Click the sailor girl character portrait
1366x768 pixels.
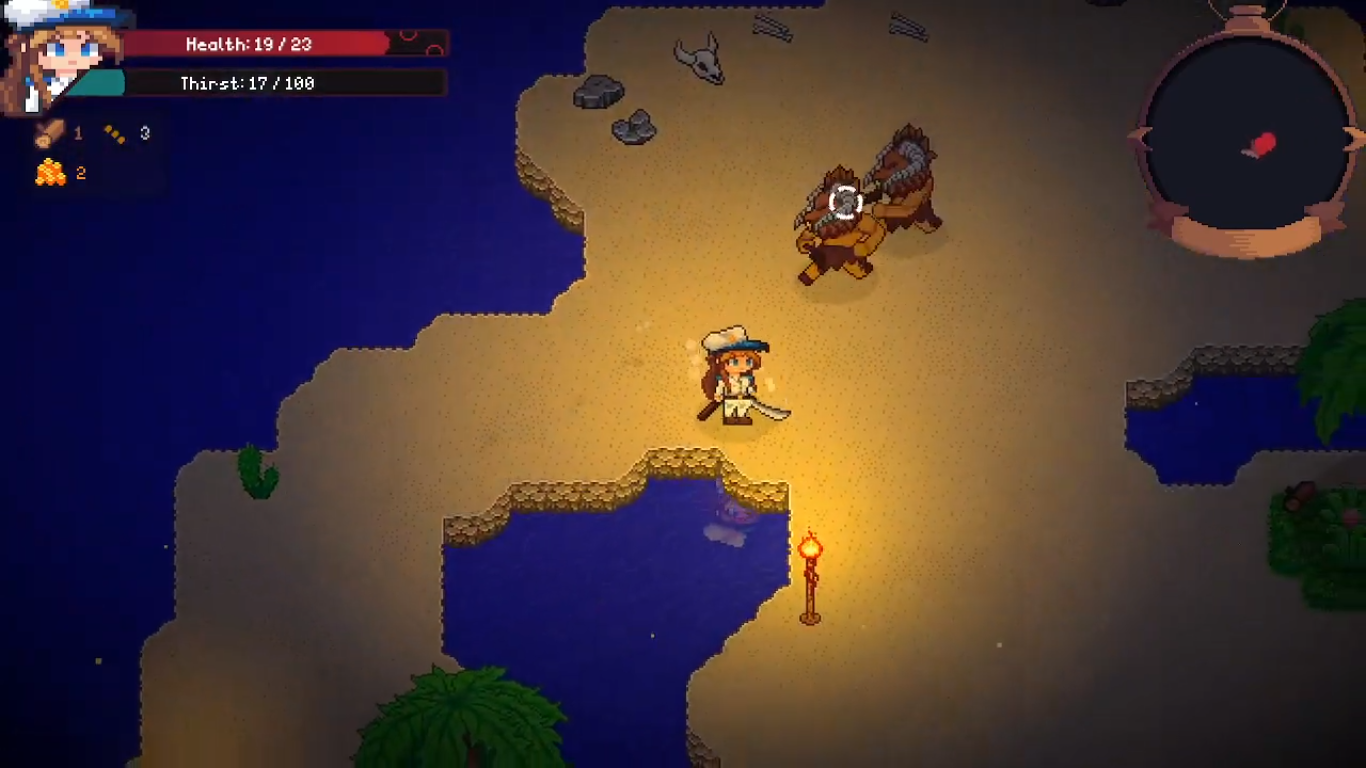click(x=62, y=55)
